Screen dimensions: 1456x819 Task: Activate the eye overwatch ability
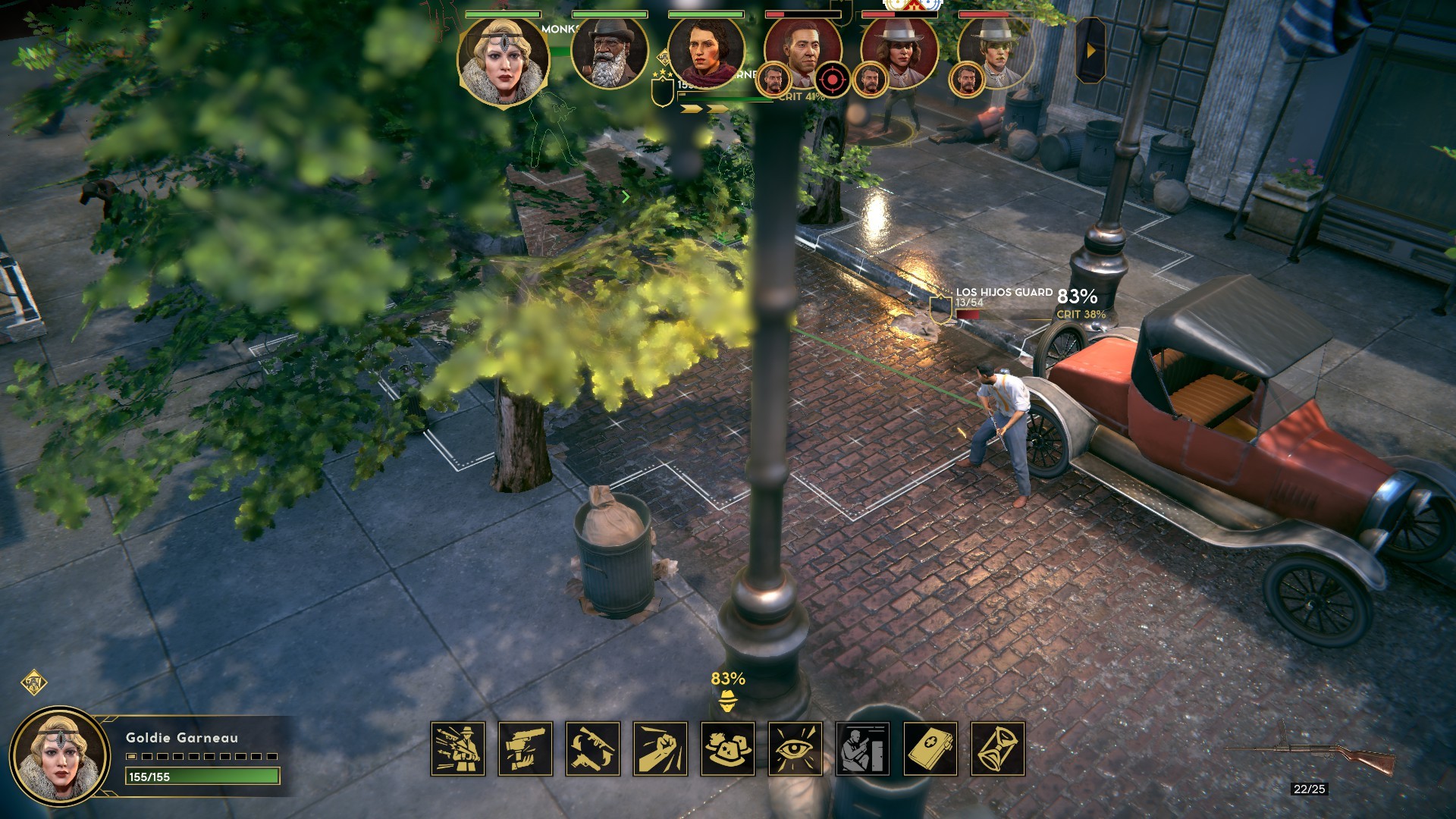point(795,748)
